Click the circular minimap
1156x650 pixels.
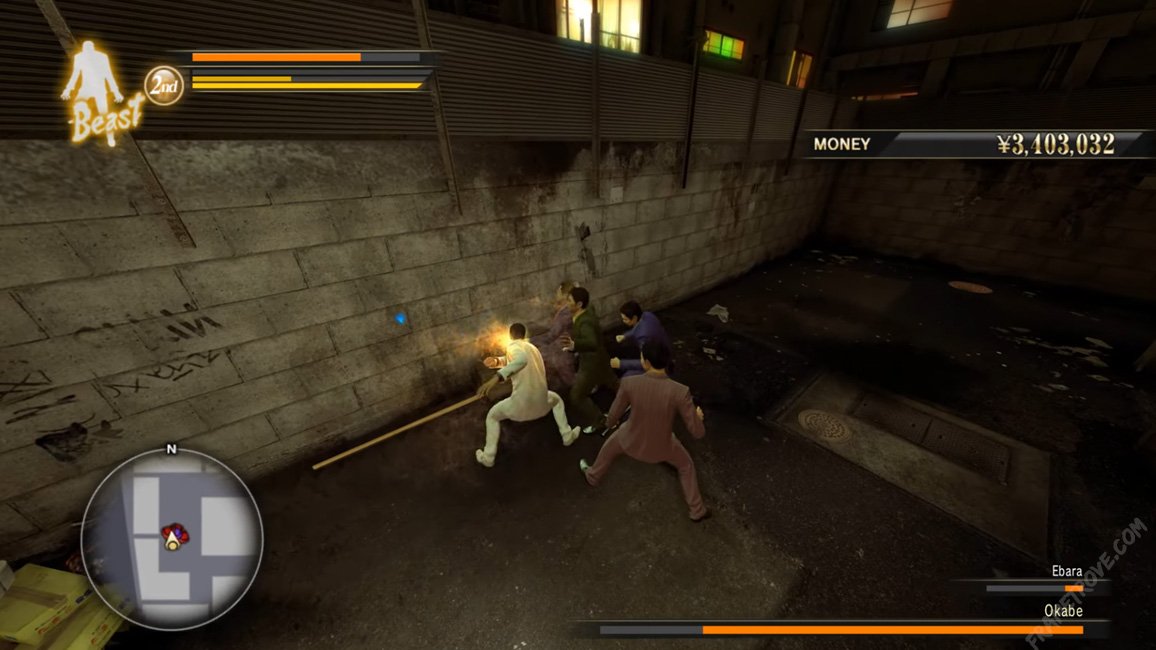[x=172, y=538]
